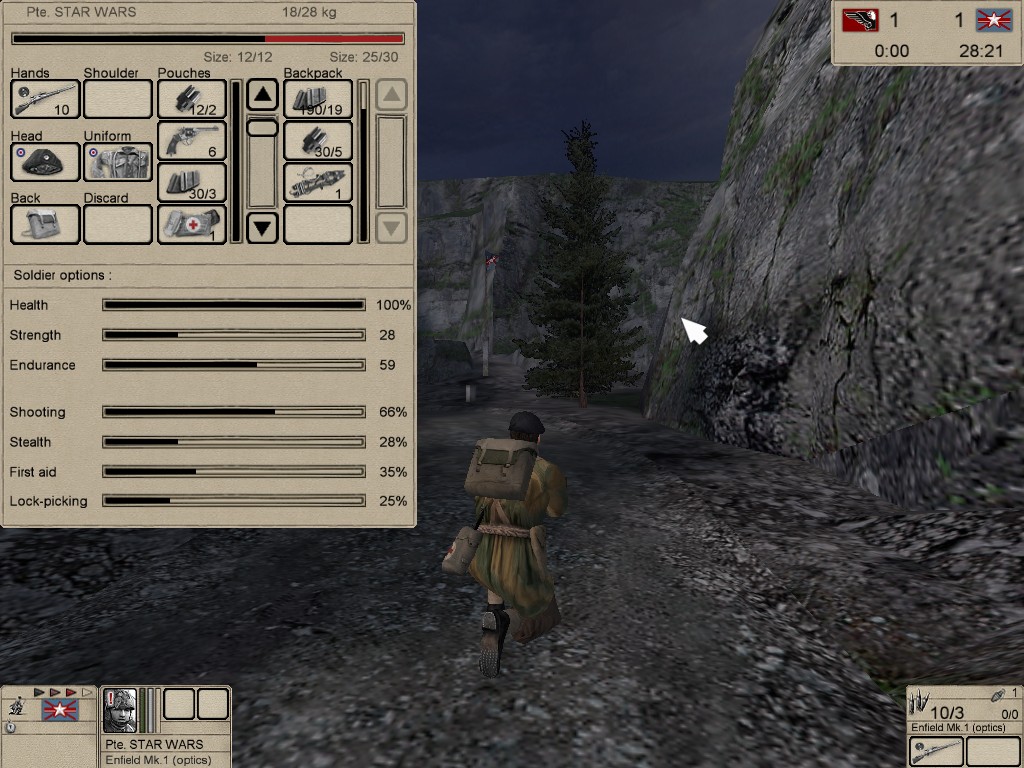Select the Uniform jacket slot
Image resolution: width=1024 pixels, height=768 pixels.
pyautogui.click(x=118, y=161)
